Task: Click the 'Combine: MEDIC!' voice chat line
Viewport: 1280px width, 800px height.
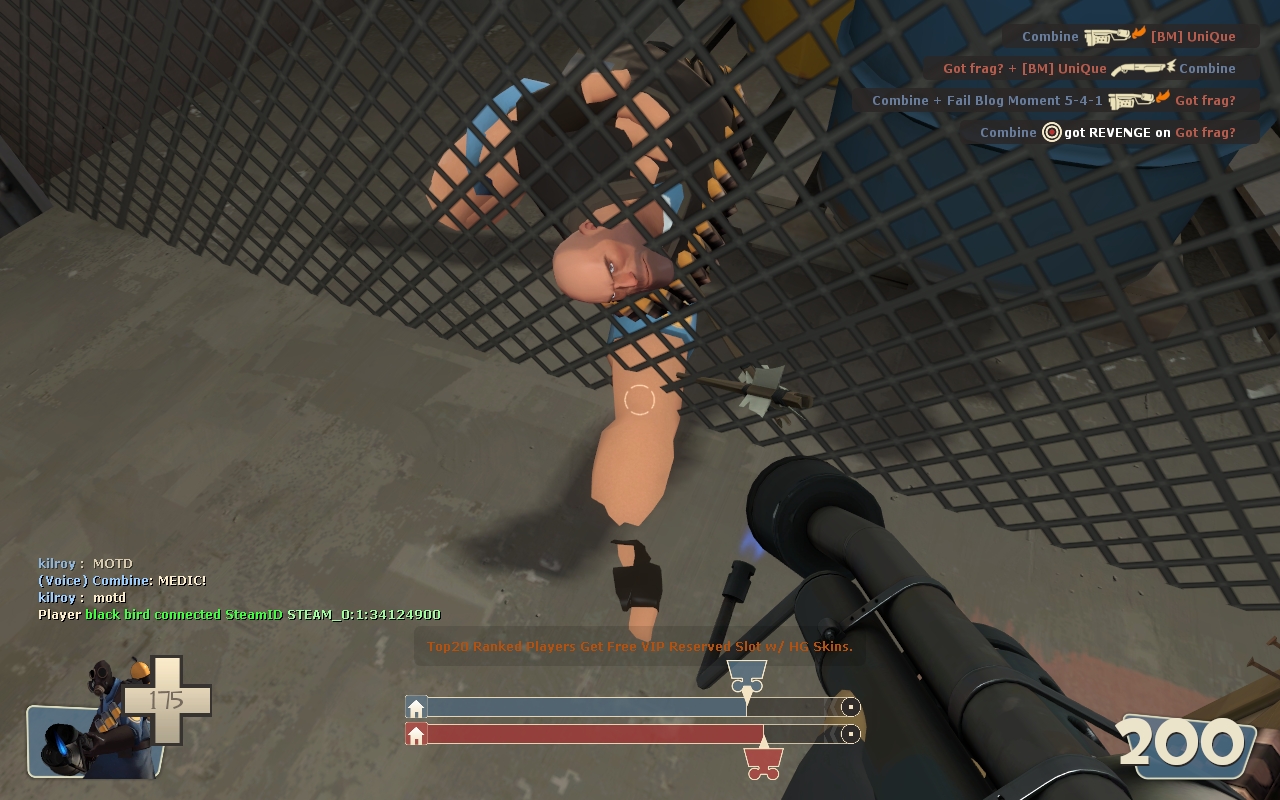Action: click(x=122, y=580)
